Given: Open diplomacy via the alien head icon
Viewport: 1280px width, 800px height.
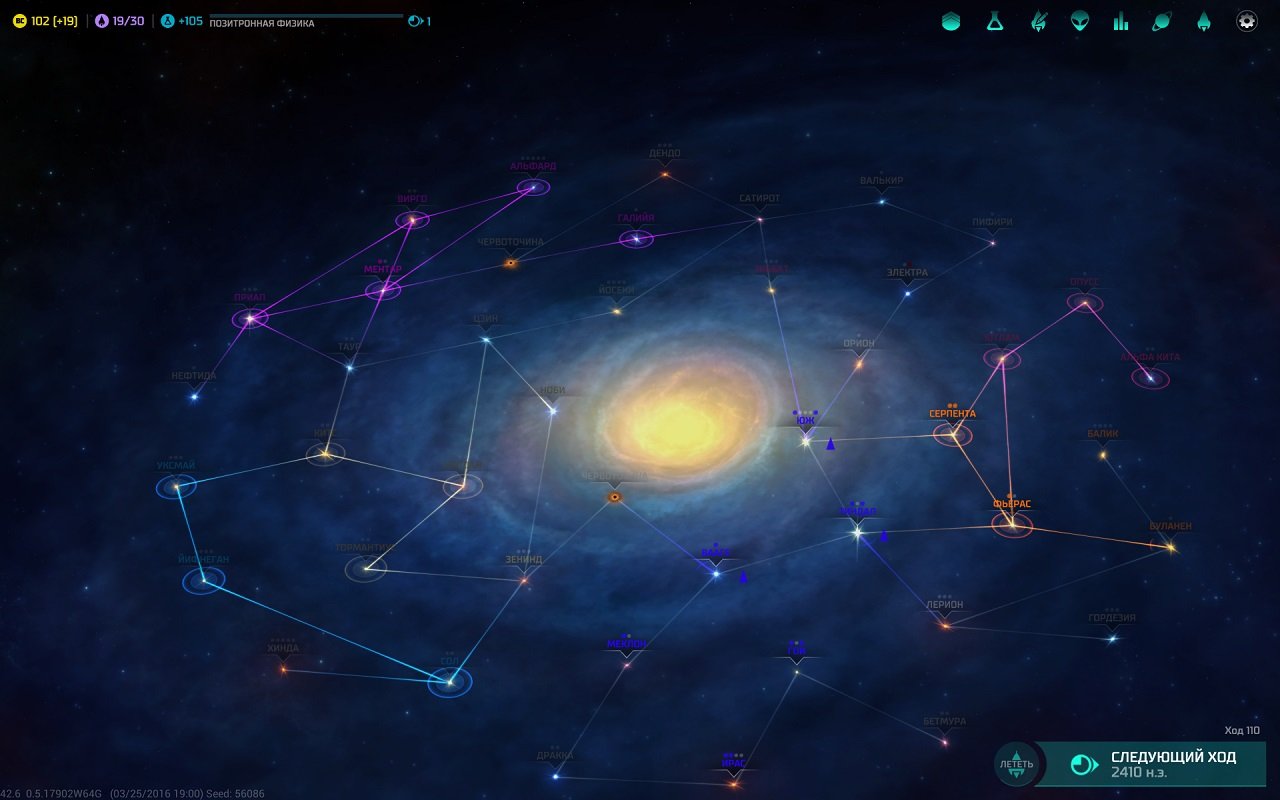Looking at the screenshot, I should click(x=1080, y=20).
